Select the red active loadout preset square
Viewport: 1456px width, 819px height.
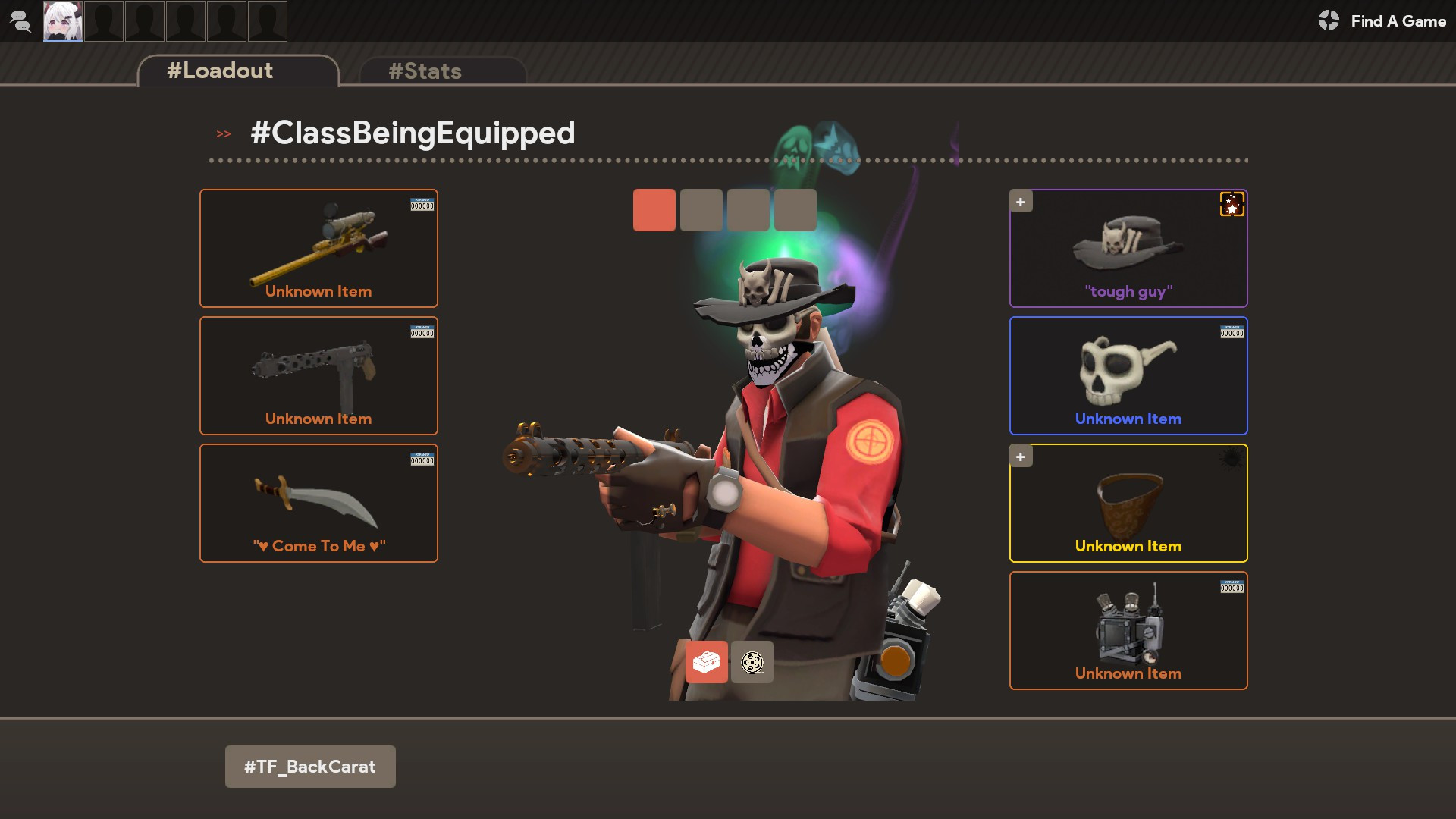pyautogui.click(x=654, y=210)
